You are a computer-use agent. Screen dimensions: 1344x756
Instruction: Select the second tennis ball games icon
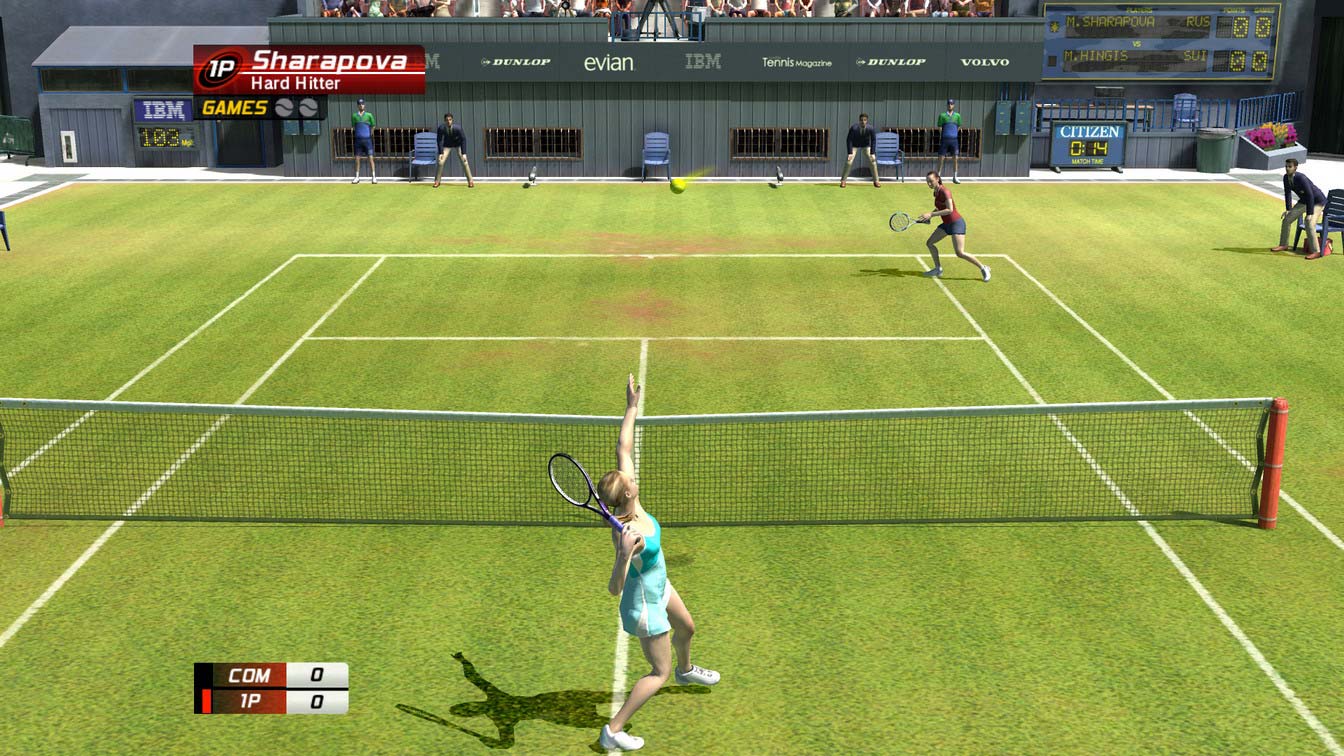pos(307,108)
